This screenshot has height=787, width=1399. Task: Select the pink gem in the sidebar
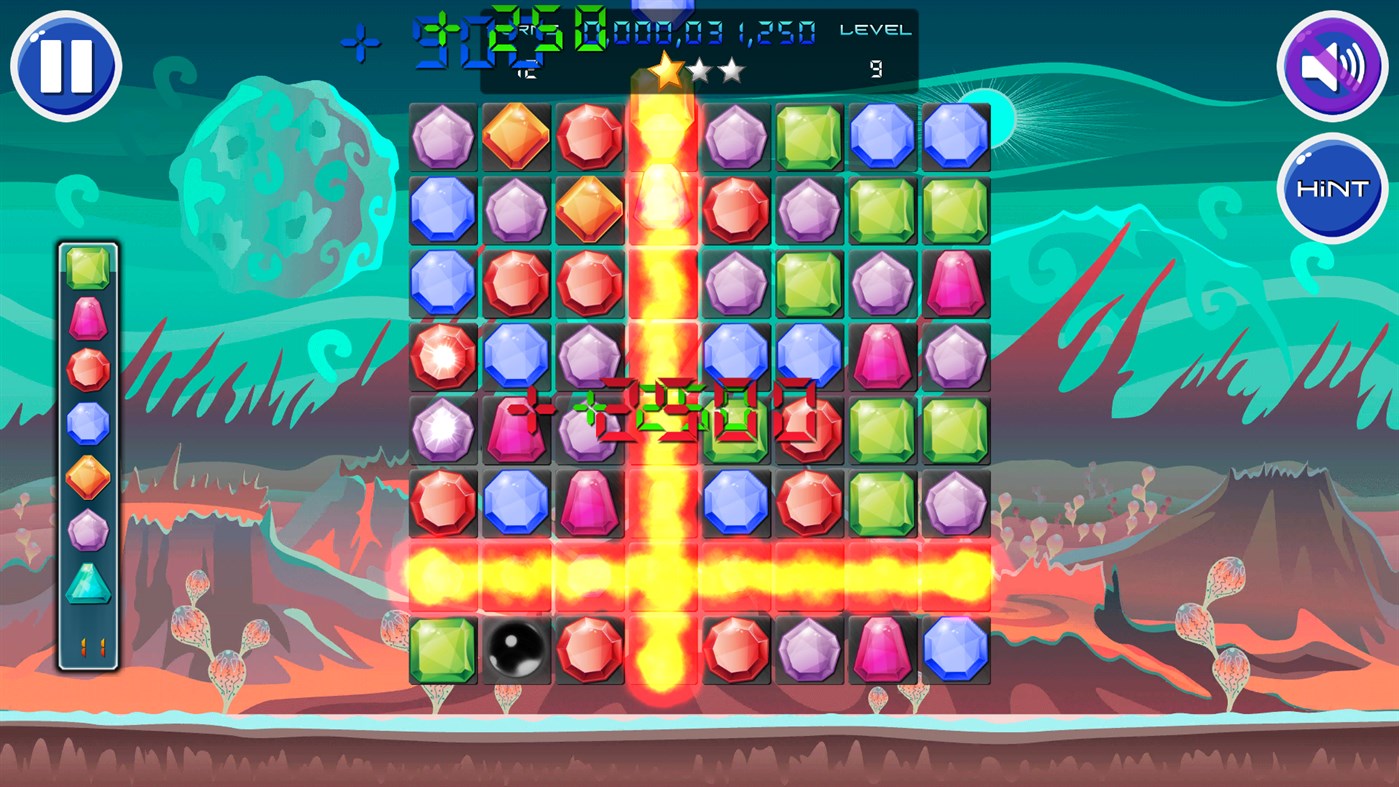click(x=85, y=318)
